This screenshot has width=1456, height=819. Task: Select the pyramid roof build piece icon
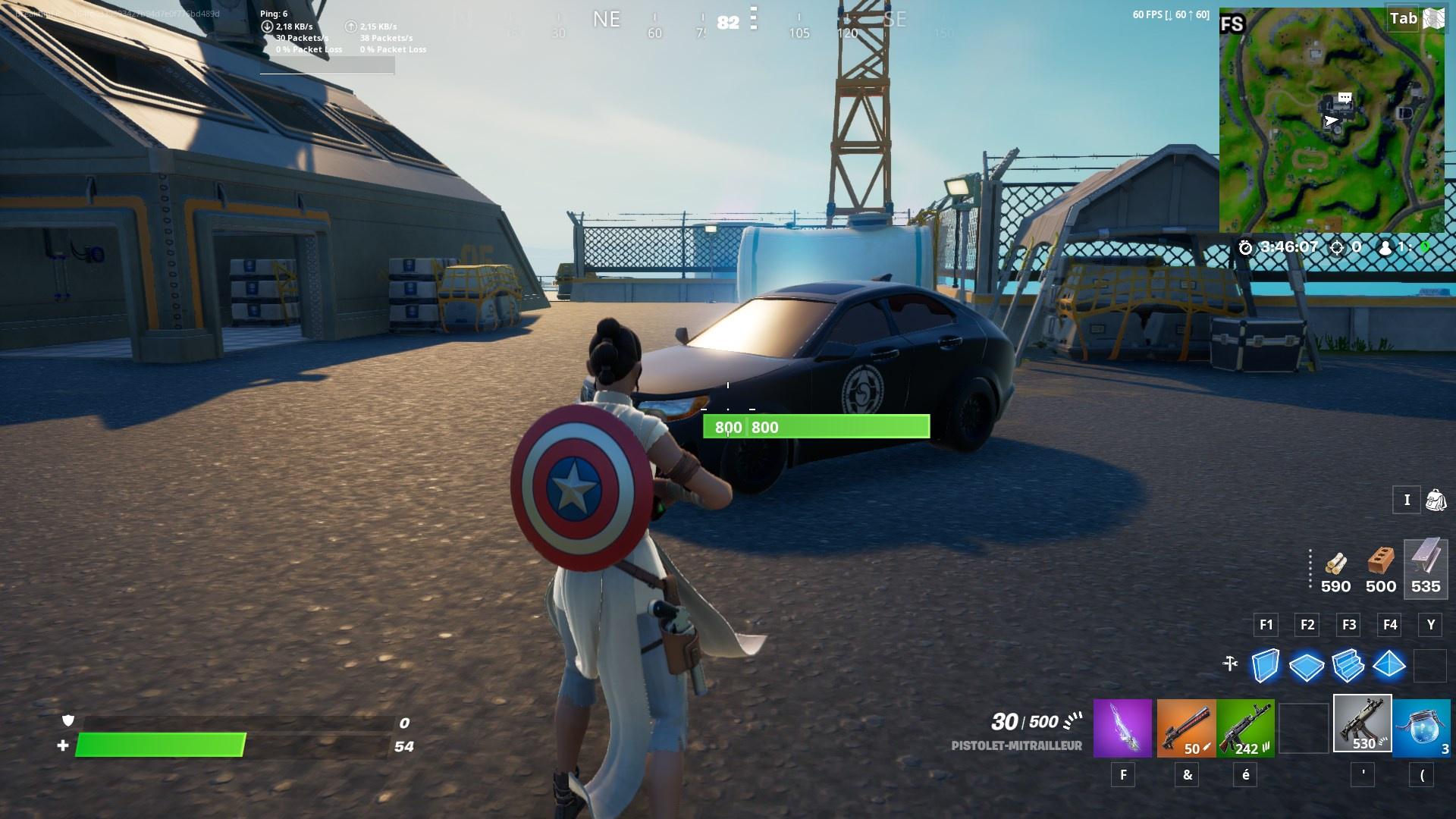click(x=1389, y=666)
